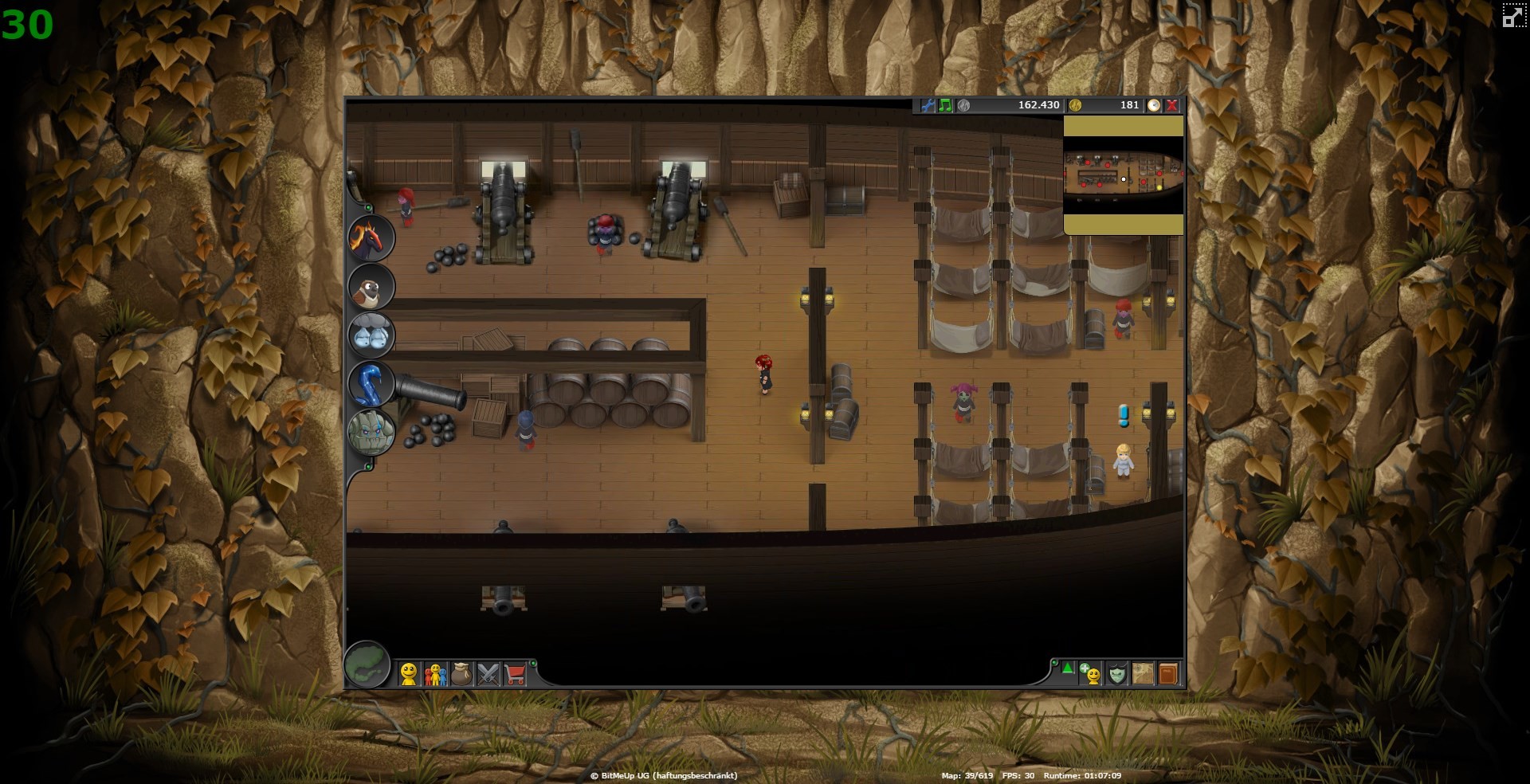Open the brown journal book icon
This screenshot has height=784, width=1530.
pos(1167,674)
